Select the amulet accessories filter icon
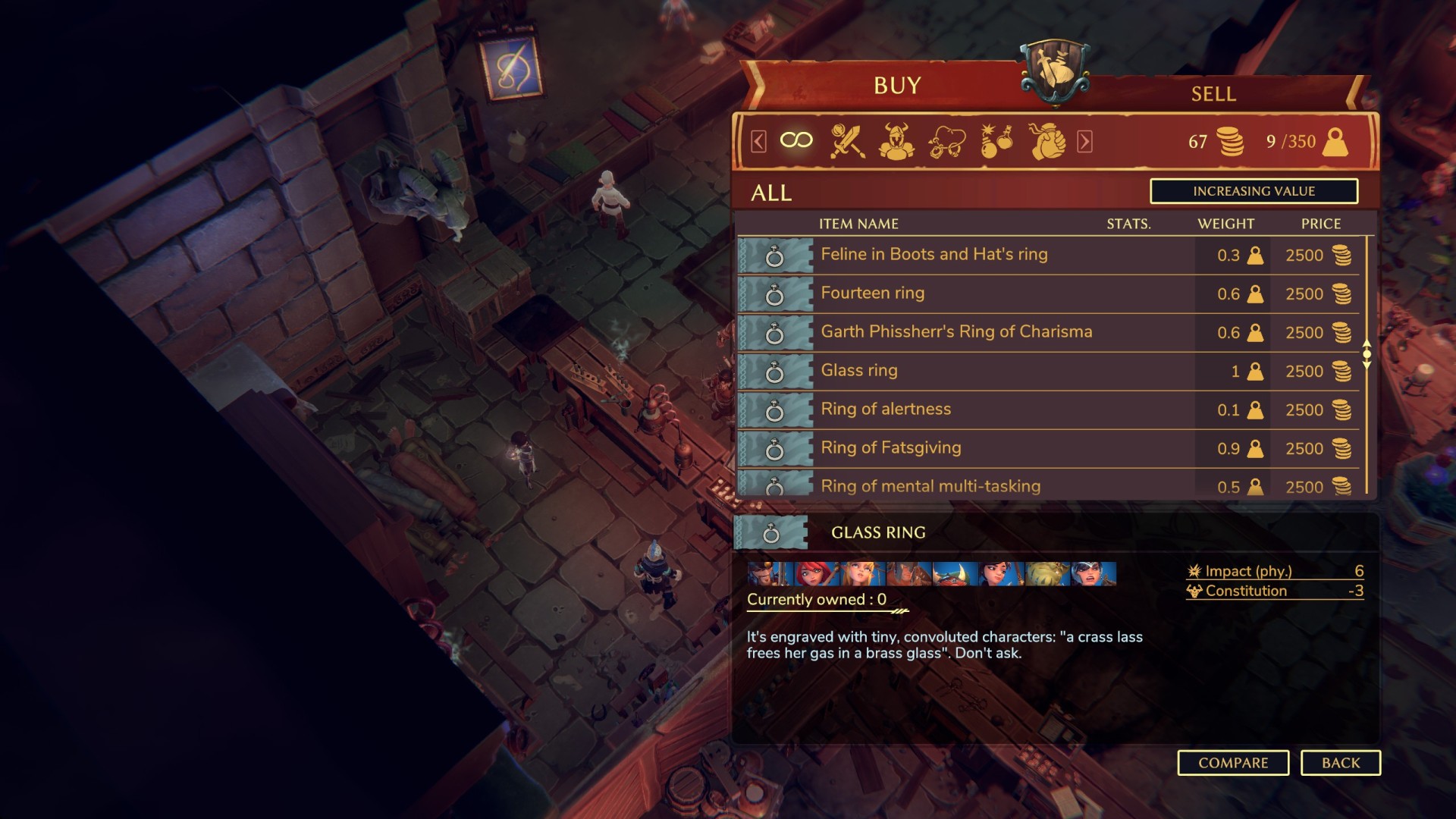 coord(949,140)
